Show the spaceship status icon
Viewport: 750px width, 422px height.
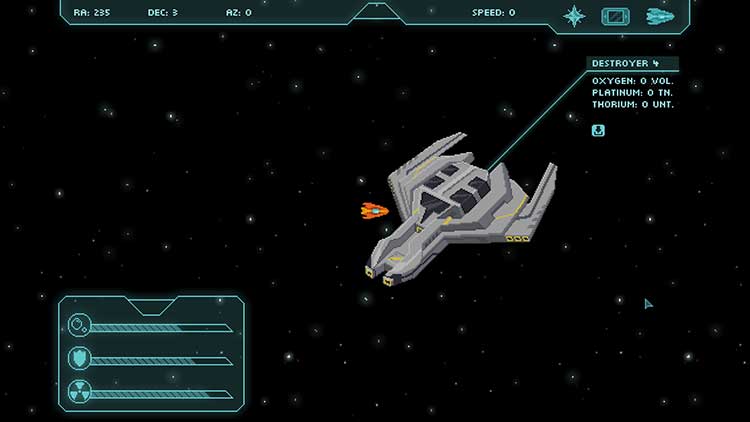[660, 15]
